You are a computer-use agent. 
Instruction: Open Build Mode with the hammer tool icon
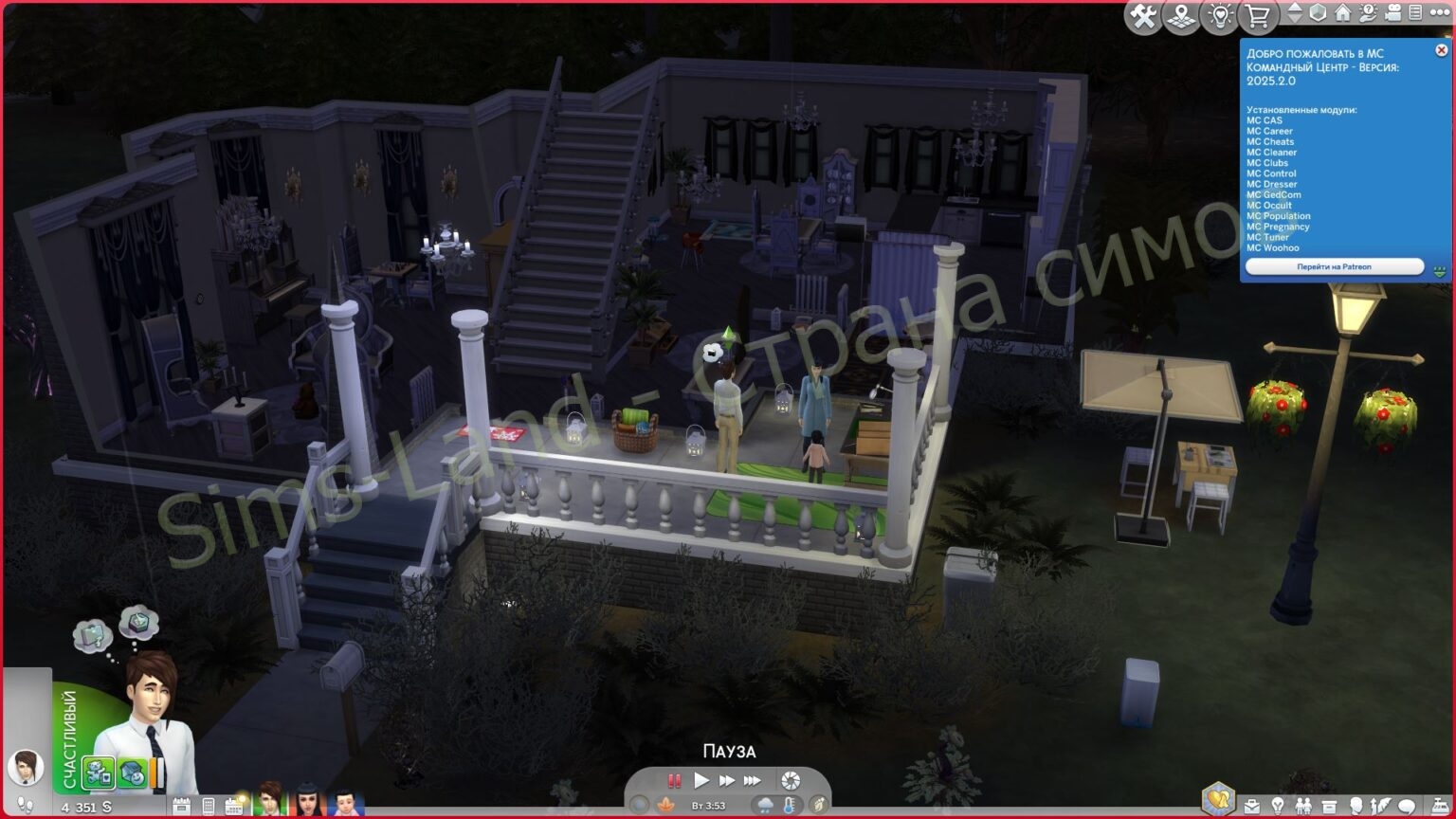coord(1144,16)
